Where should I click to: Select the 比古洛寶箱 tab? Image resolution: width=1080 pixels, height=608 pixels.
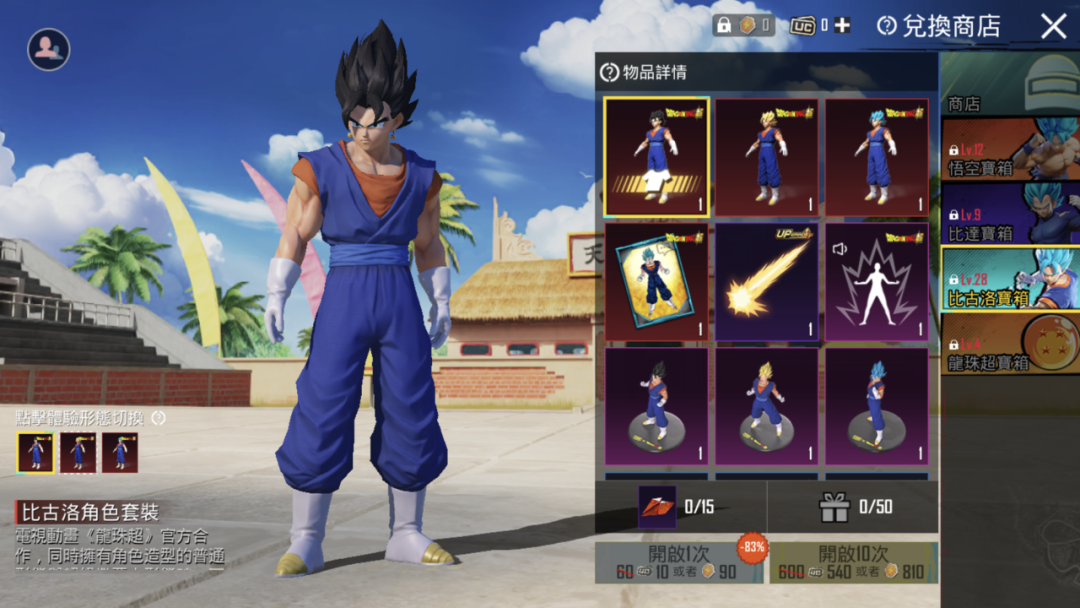[x=1010, y=279]
